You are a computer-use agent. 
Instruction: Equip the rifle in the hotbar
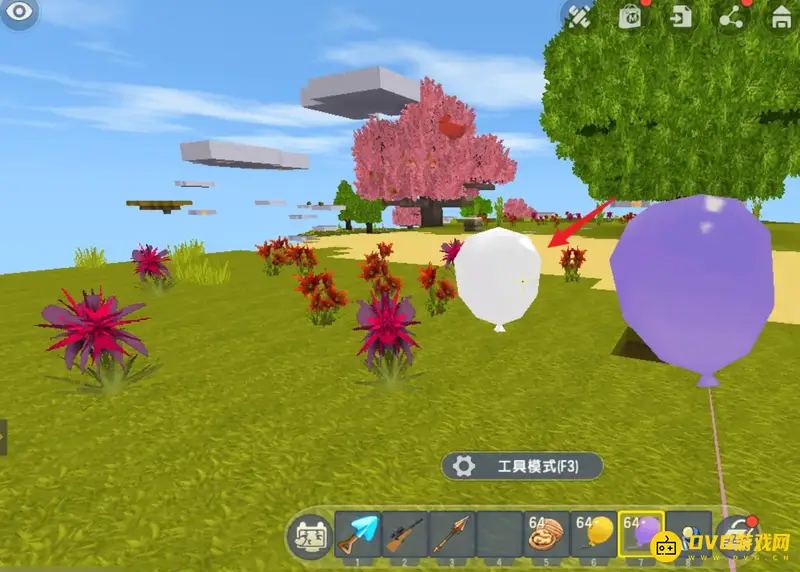pos(404,534)
